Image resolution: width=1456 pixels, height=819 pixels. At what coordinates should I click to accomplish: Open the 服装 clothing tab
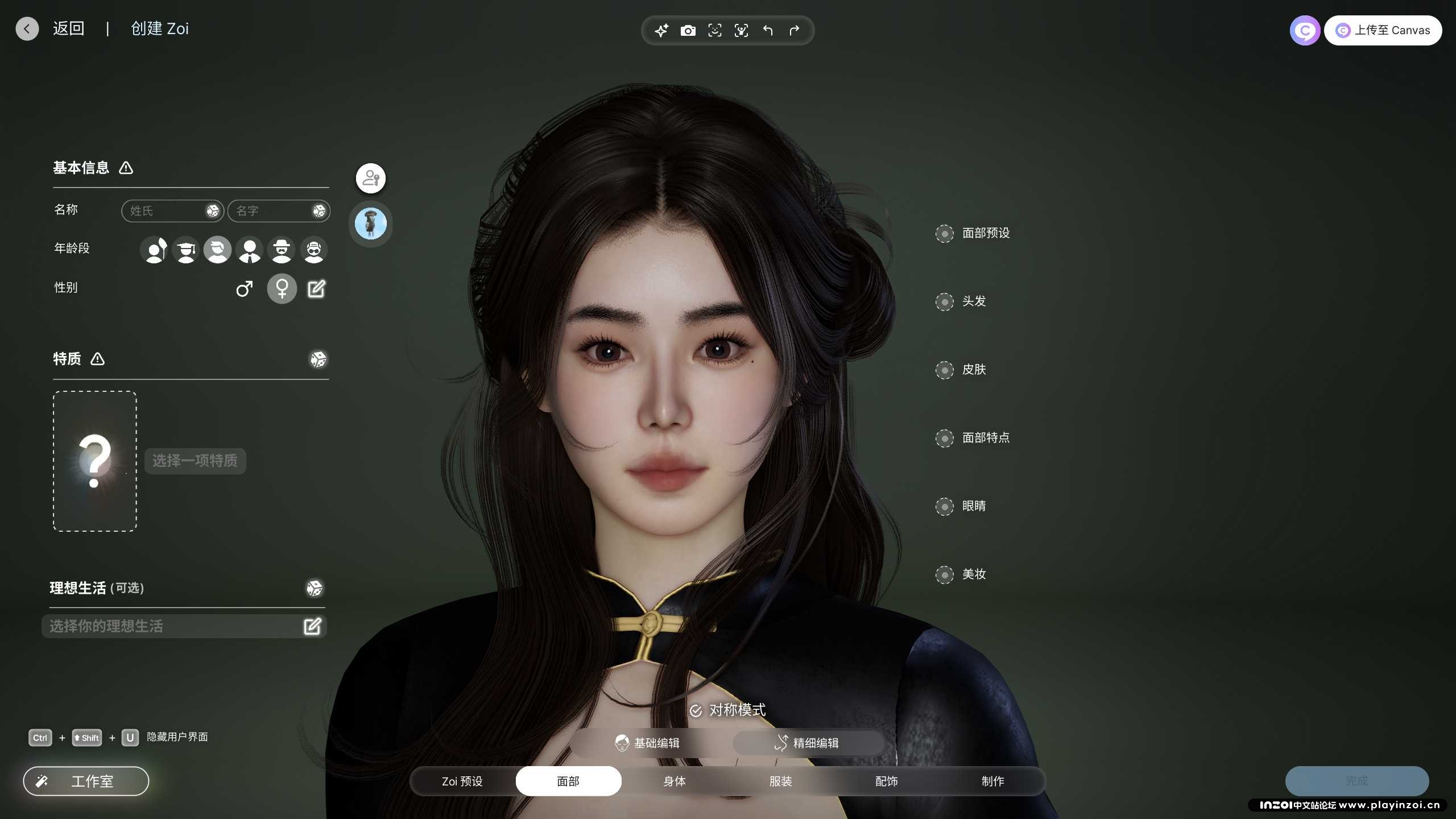pos(780,781)
